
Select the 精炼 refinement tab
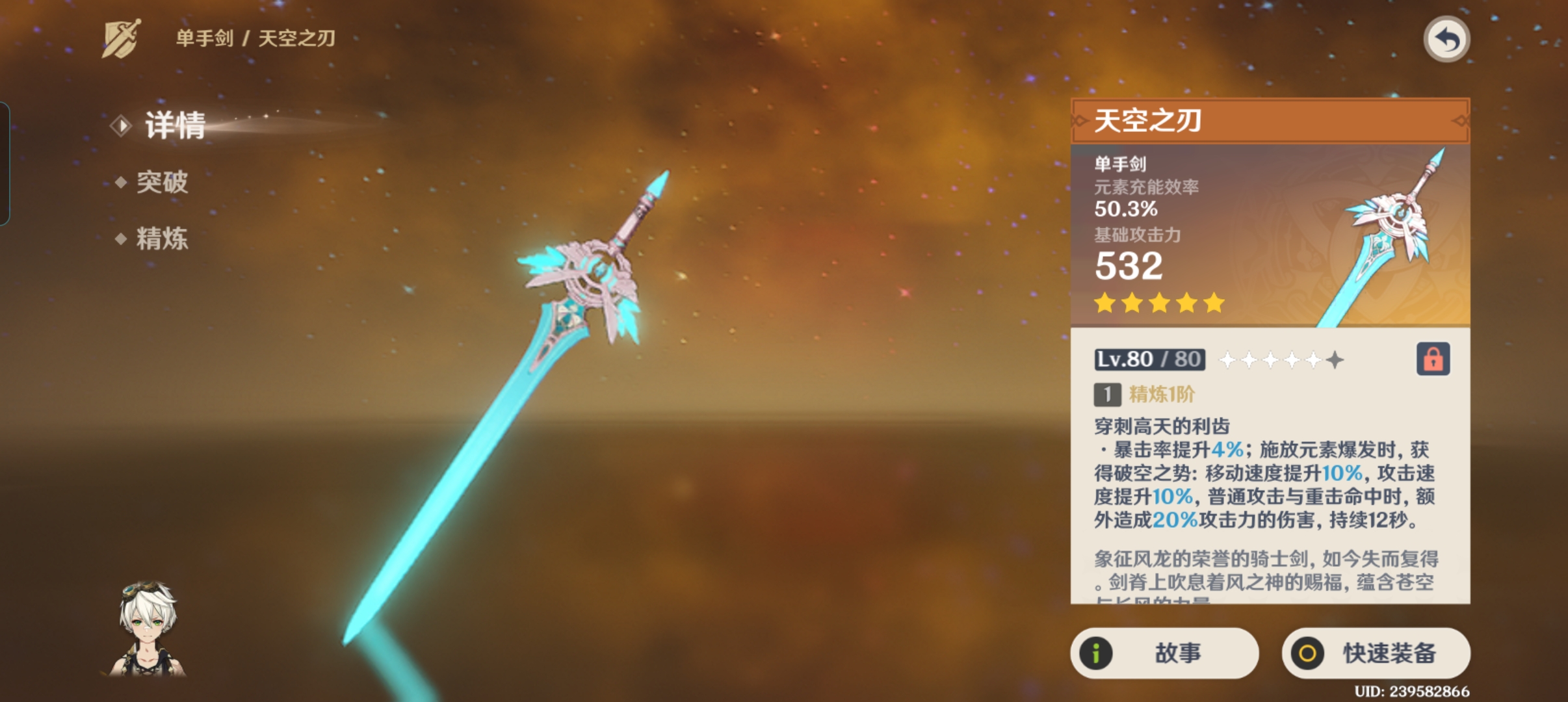(162, 239)
